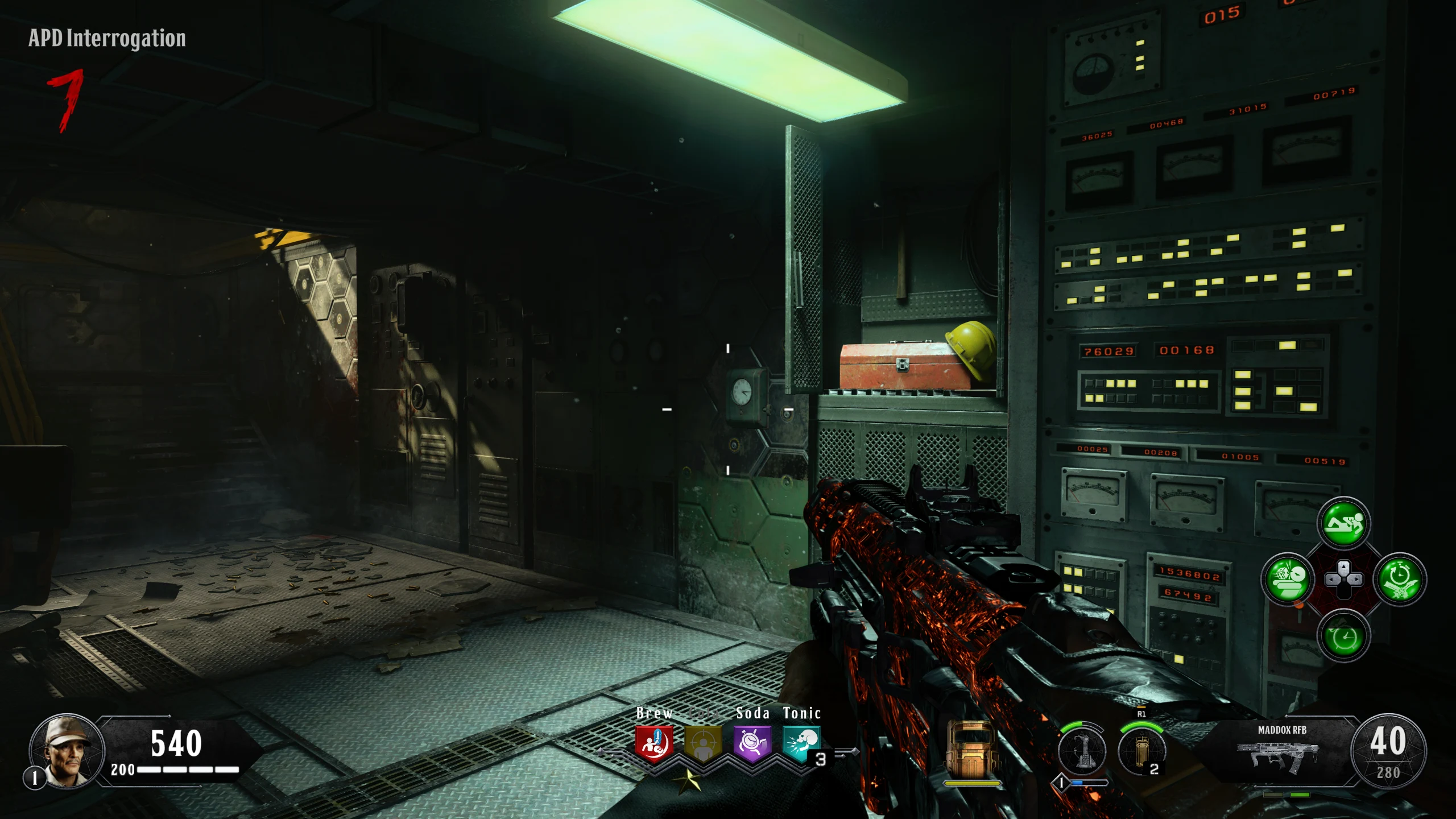Image resolution: width=1456 pixels, height=819 pixels.
Task: Activate the left elixir with dice and clock
Action: pyautogui.click(x=1287, y=579)
